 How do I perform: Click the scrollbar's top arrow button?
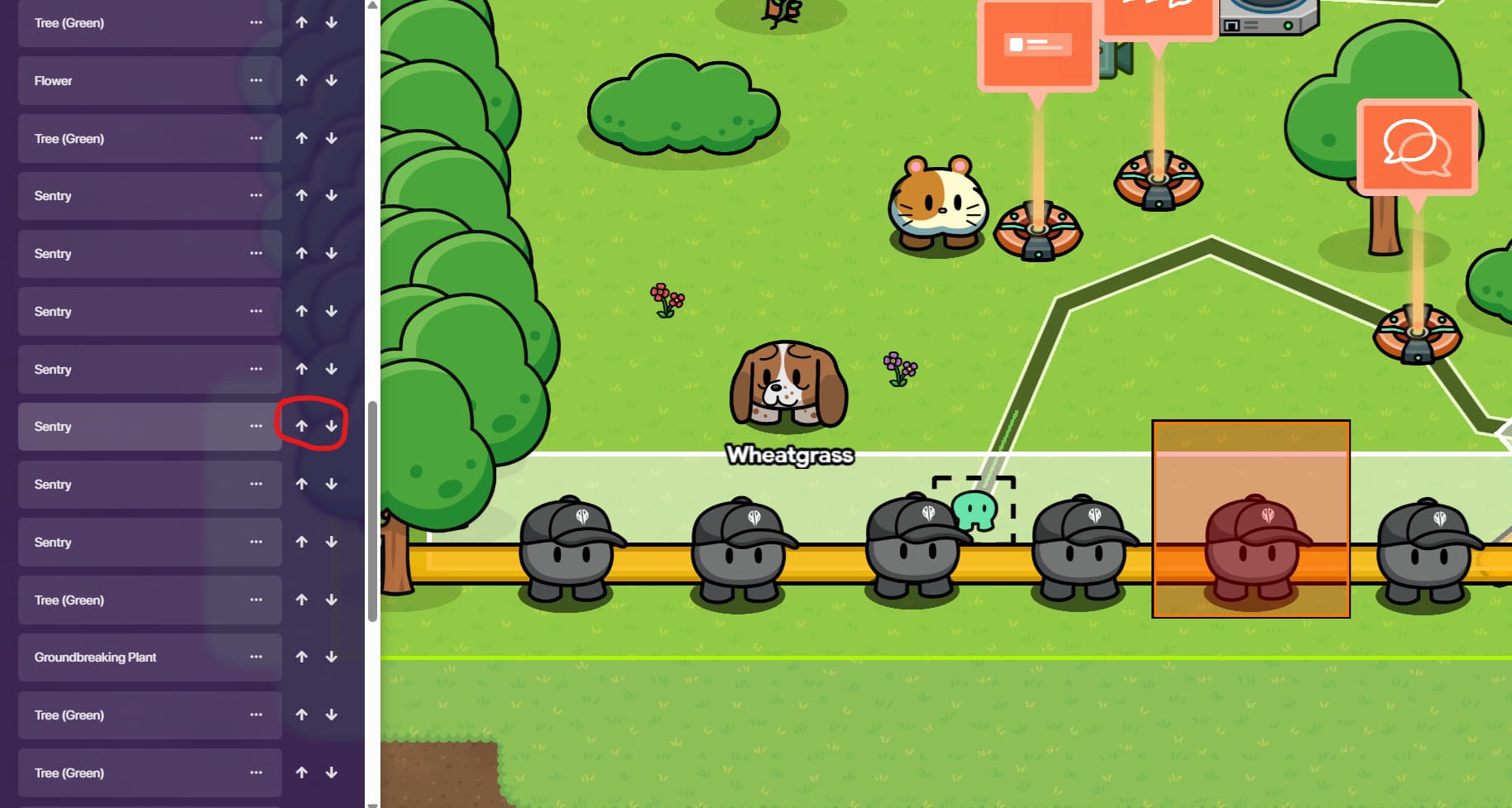tap(372, 5)
